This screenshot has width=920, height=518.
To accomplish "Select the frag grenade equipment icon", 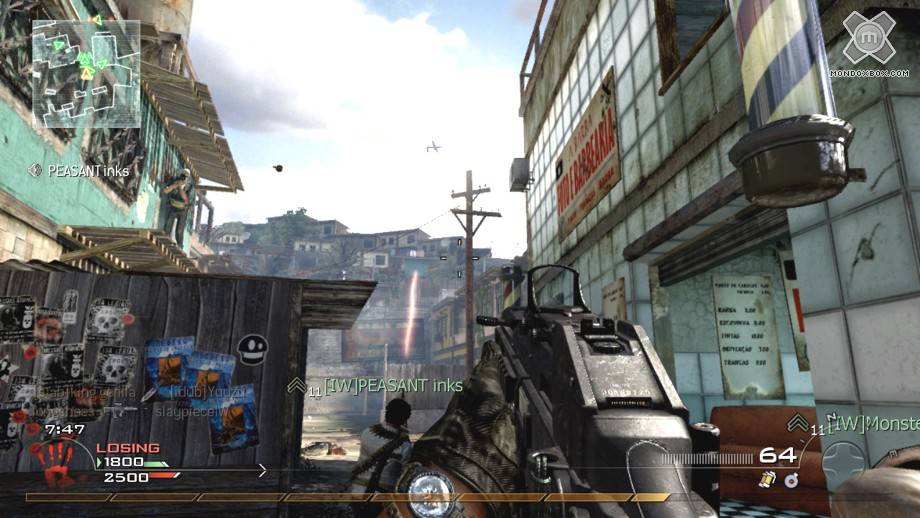I will 791,481.
